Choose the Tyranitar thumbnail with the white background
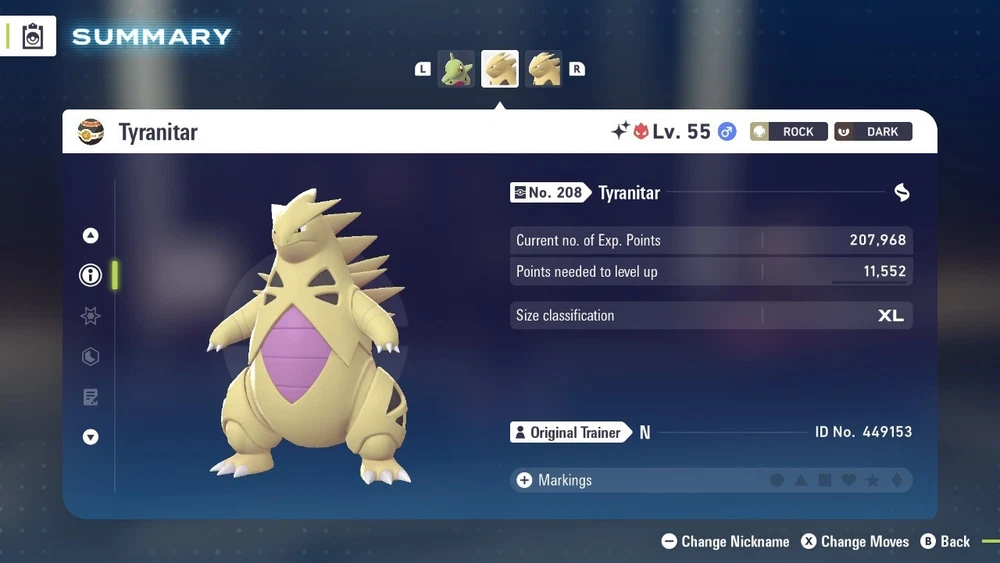The image size is (1000, 563). pos(500,69)
